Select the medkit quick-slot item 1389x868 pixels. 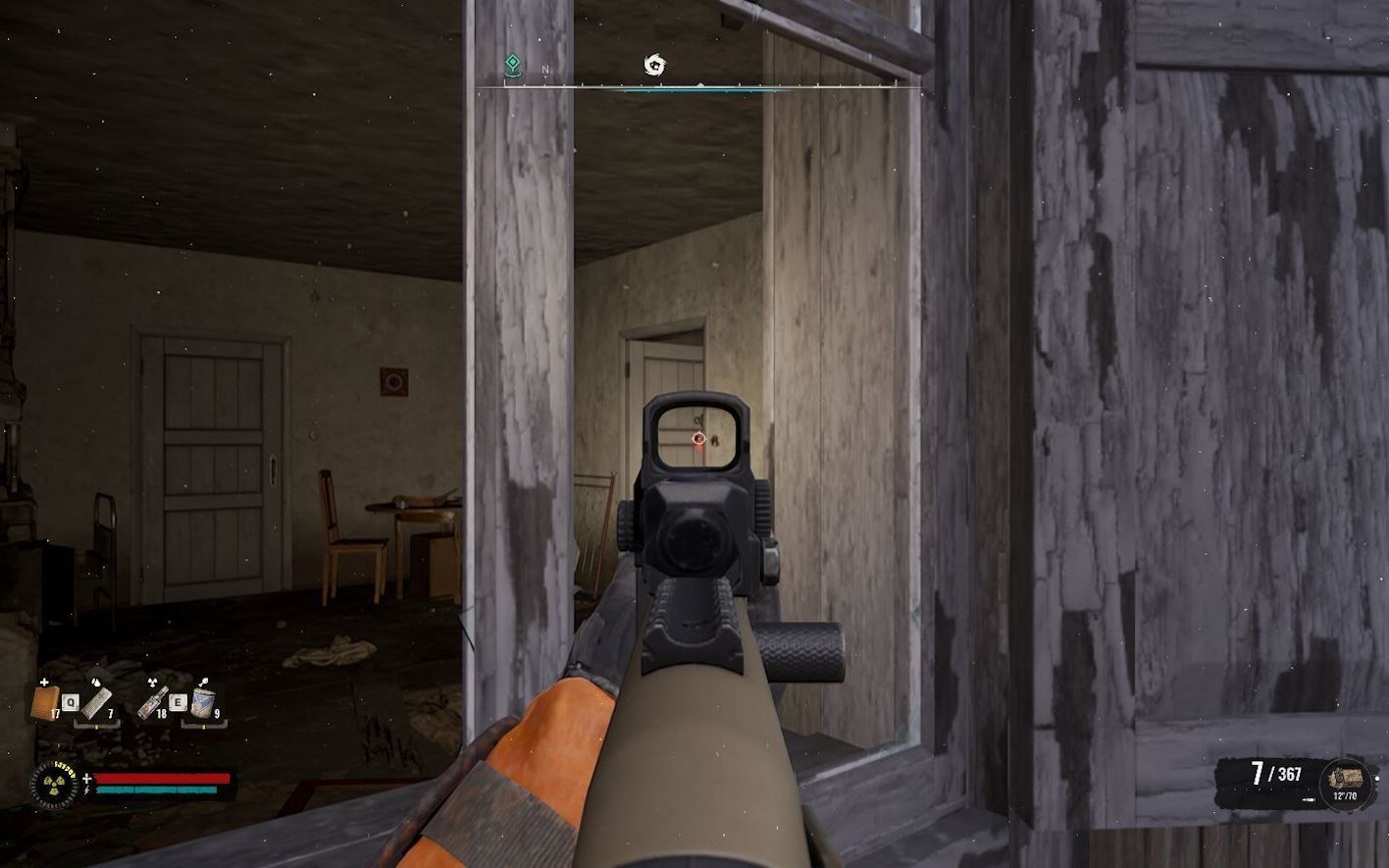[x=43, y=703]
